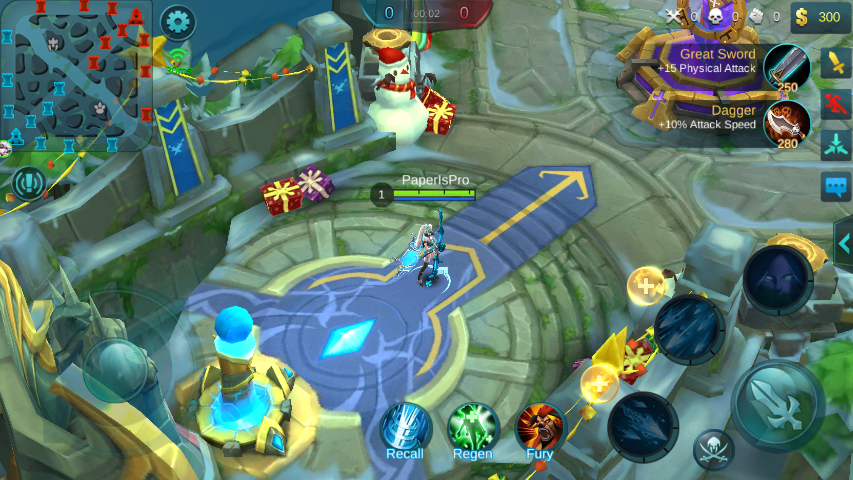Buy the recommended Dagger
The width and height of the screenshot is (853, 480).
tap(786, 124)
